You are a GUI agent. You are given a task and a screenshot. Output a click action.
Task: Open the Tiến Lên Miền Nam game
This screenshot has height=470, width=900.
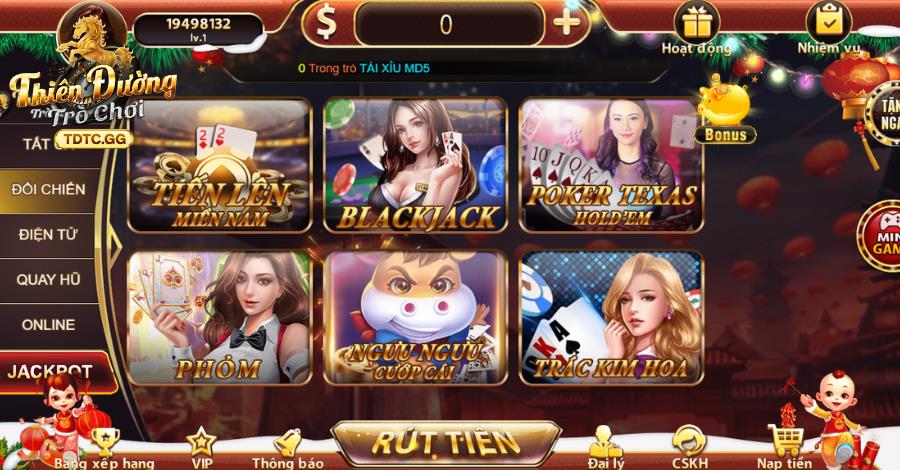[x=220, y=165]
